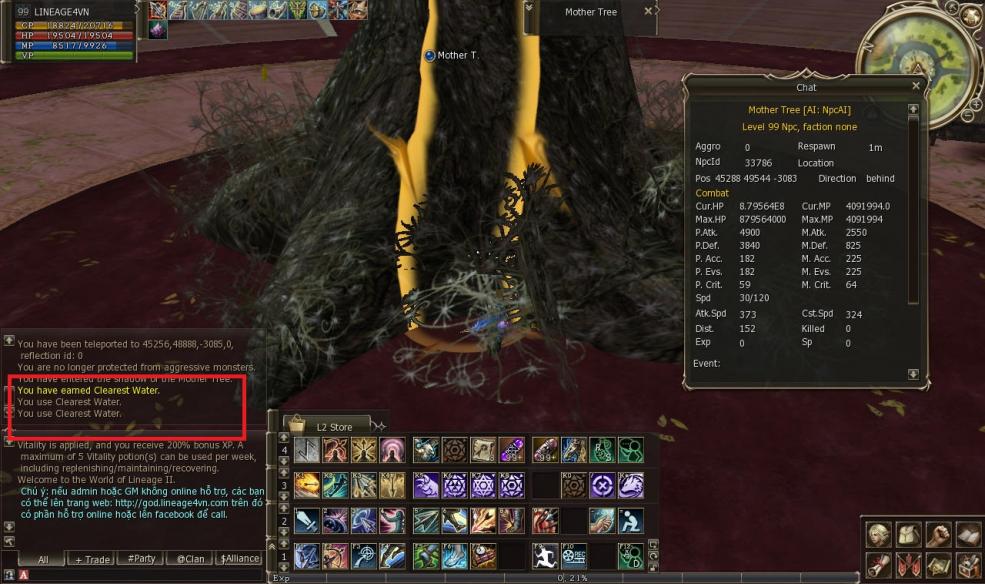The width and height of the screenshot is (985, 584).
Task: Open the book icon in the menu
Action: click(967, 534)
